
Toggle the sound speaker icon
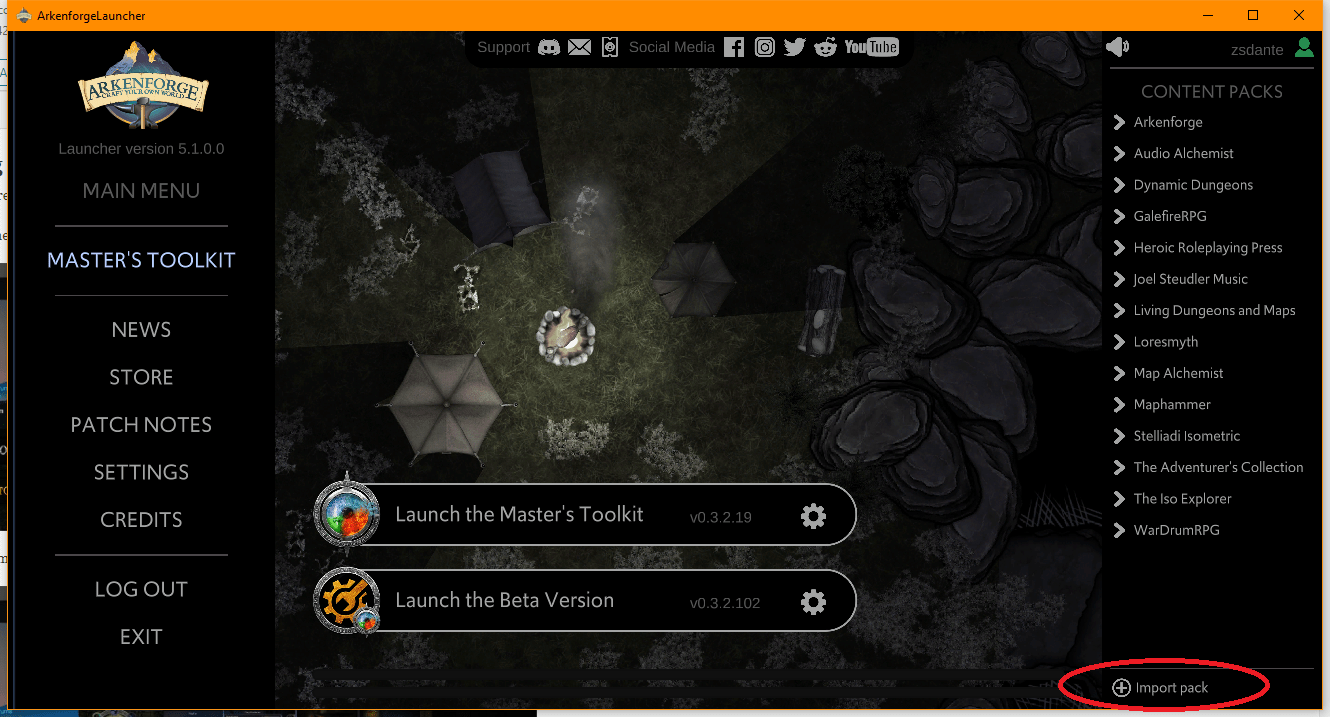pos(1117,47)
